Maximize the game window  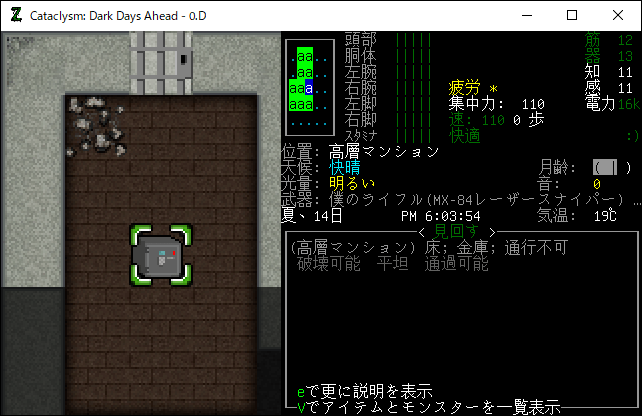pyautogui.click(x=571, y=15)
